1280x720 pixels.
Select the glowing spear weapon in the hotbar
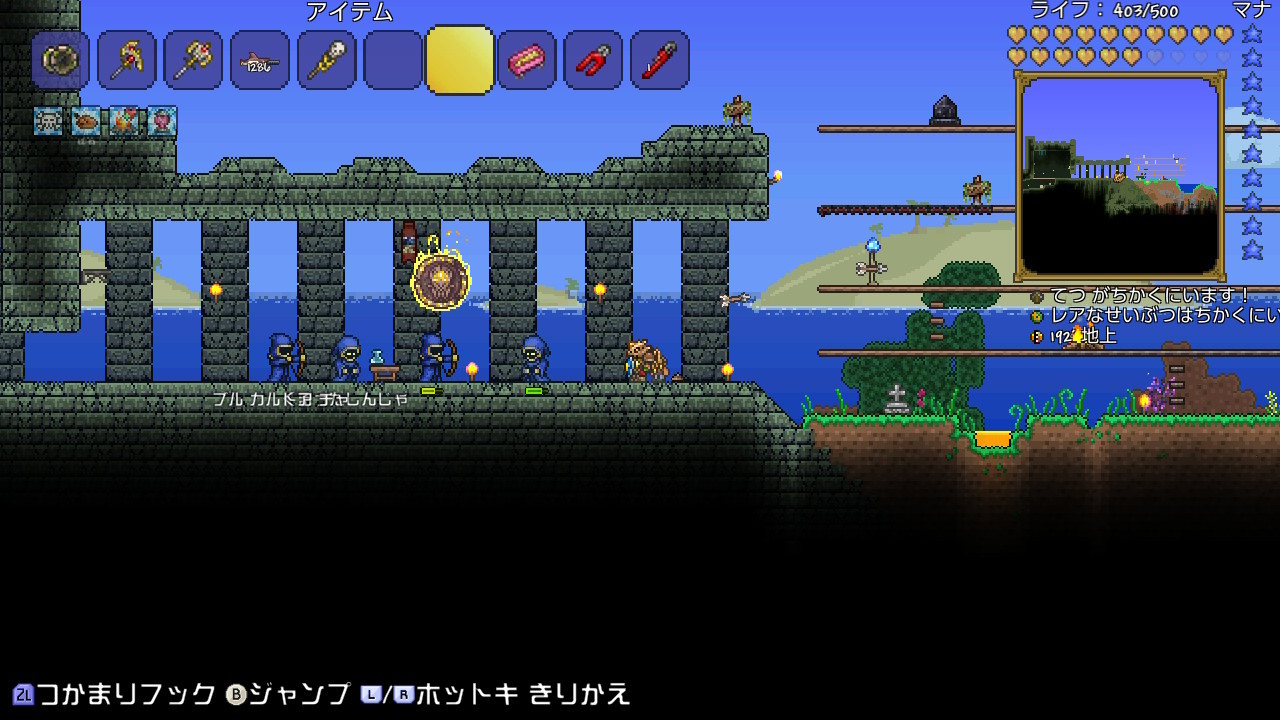tap(326, 60)
